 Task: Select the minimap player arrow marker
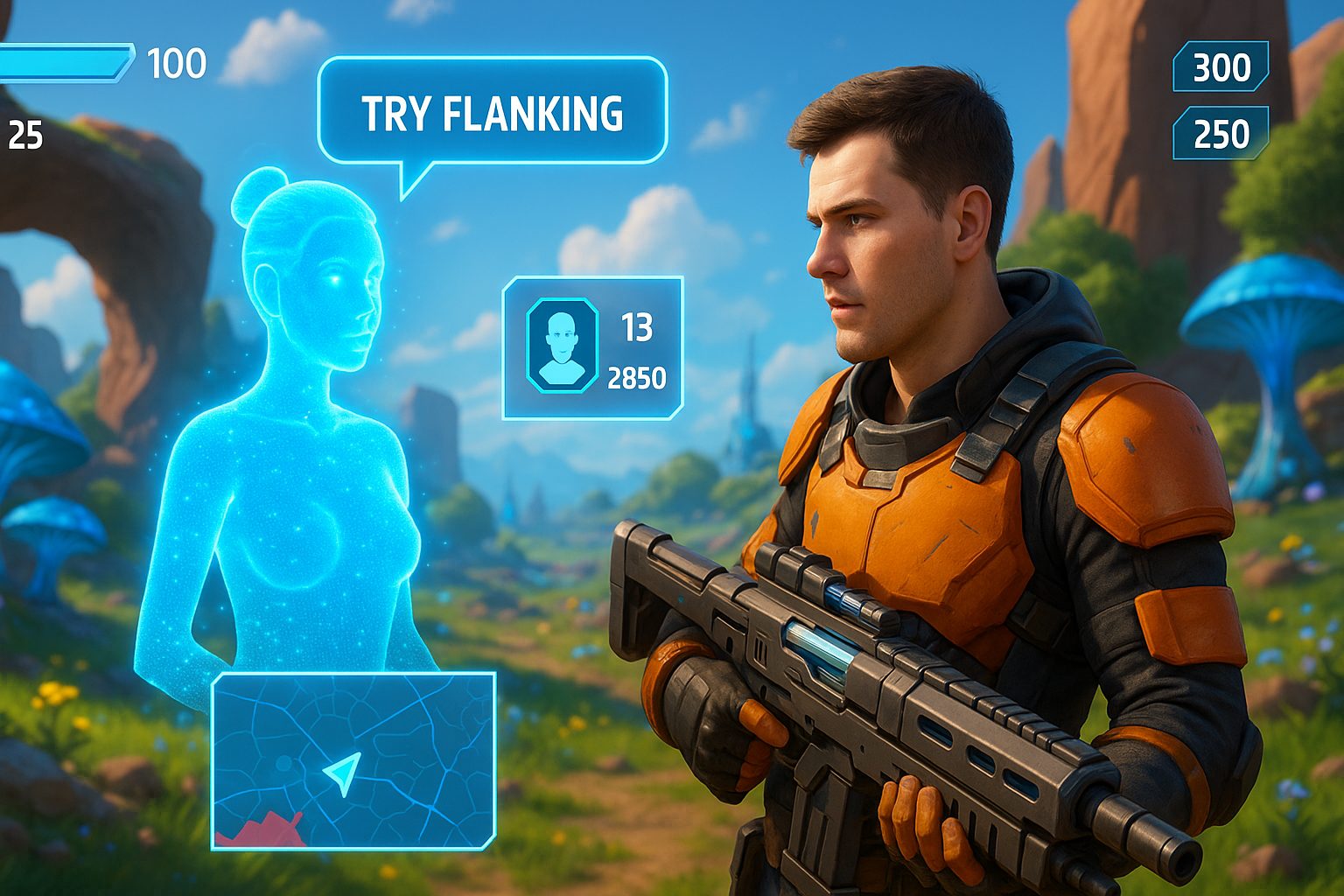[343, 773]
